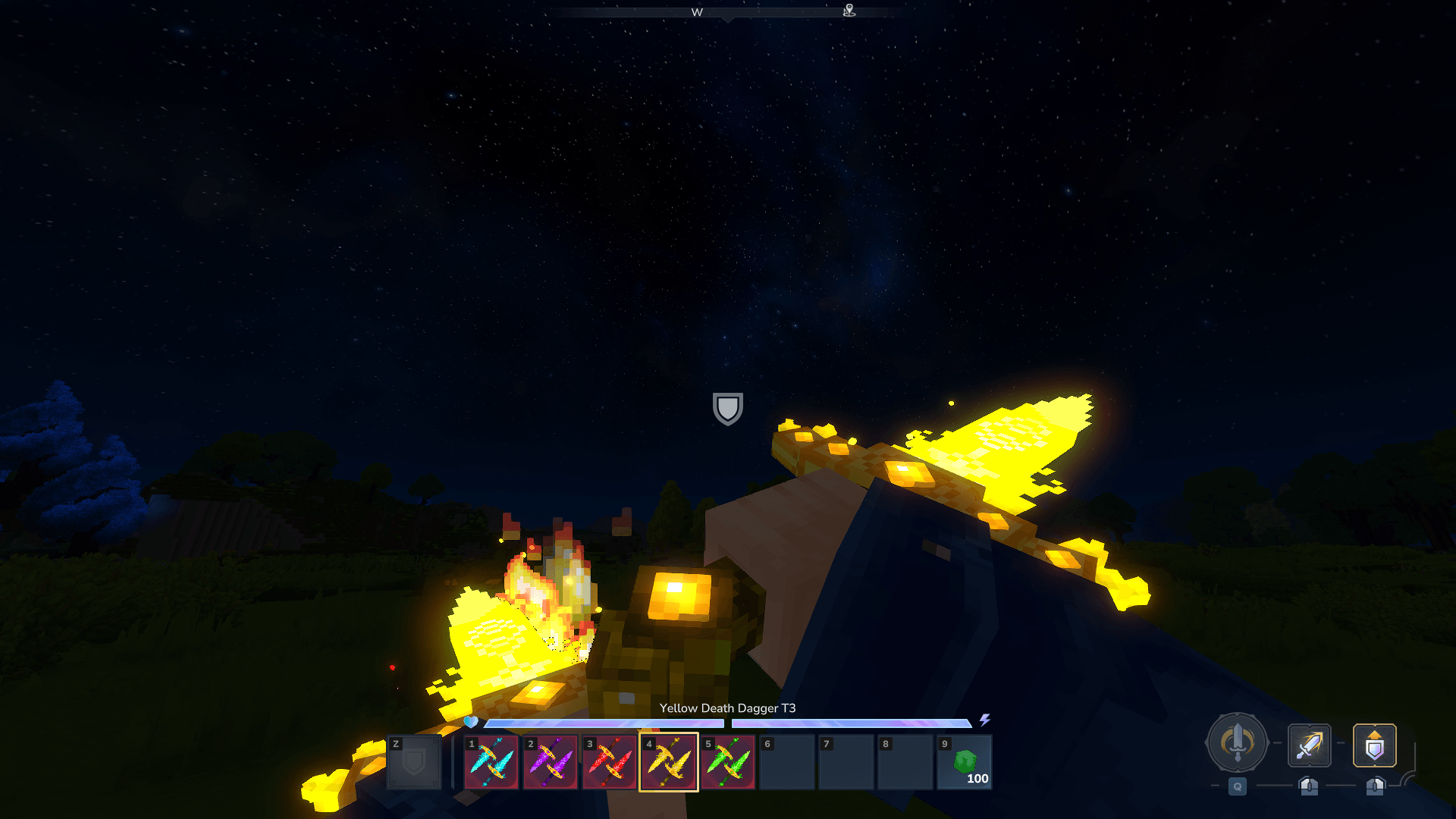Use the sword slash attack ability icon
The width and height of the screenshot is (1456, 819).
[x=1310, y=745]
